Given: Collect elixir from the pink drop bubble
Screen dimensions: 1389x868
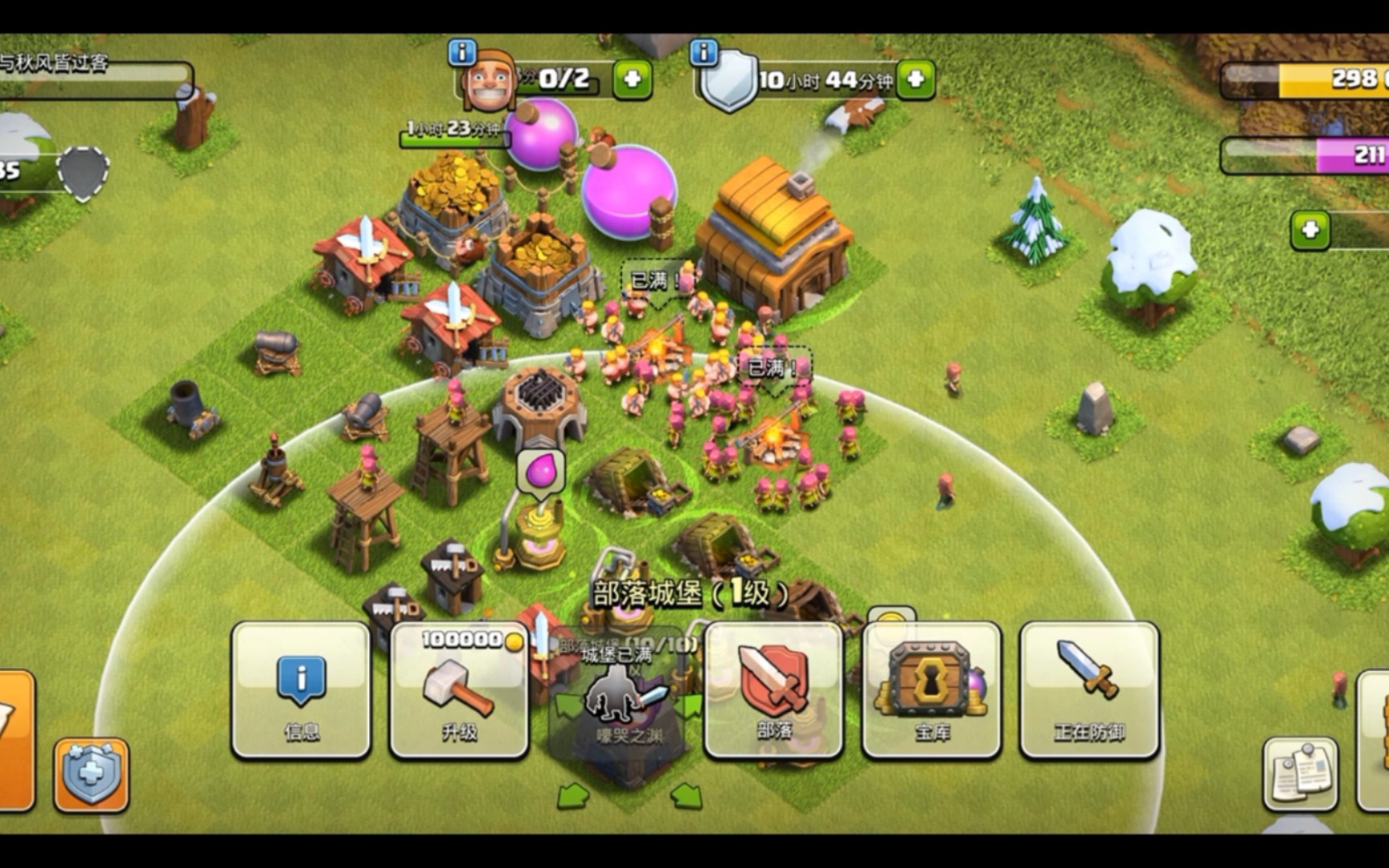Looking at the screenshot, I should click(x=541, y=469).
